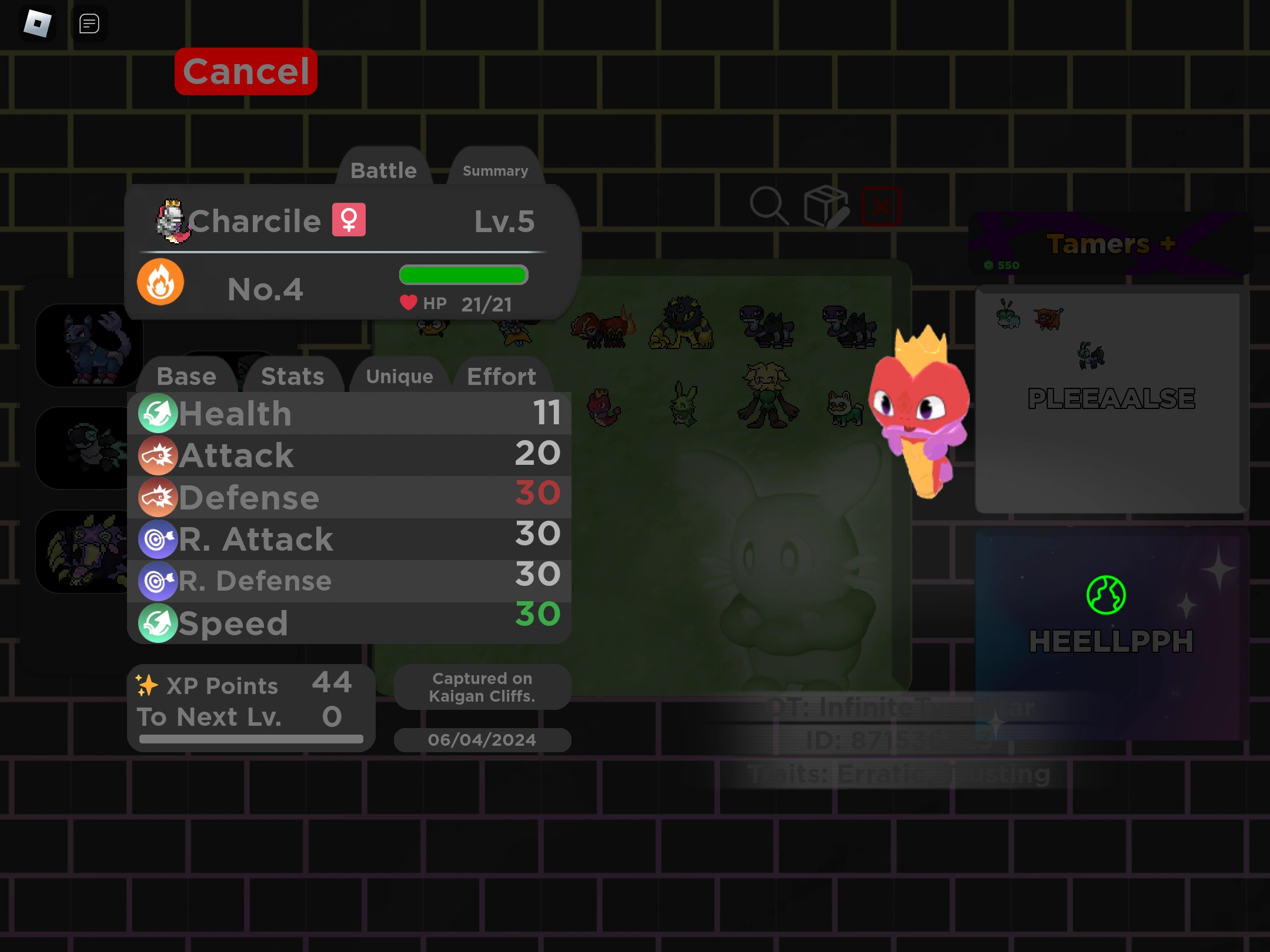Select the female gender symbol beside Charcile
1270x952 pixels.
click(348, 220)
